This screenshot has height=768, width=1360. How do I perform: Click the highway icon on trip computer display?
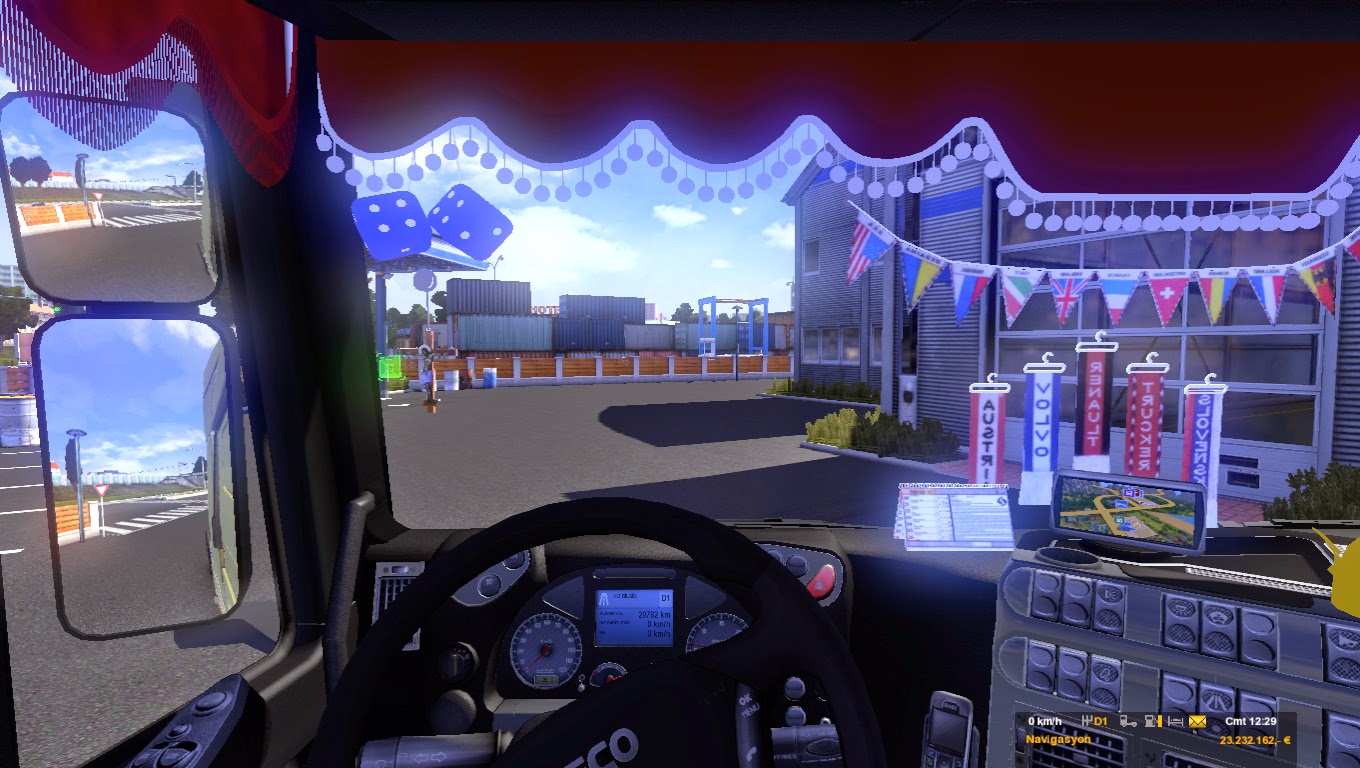pos(605,597)
